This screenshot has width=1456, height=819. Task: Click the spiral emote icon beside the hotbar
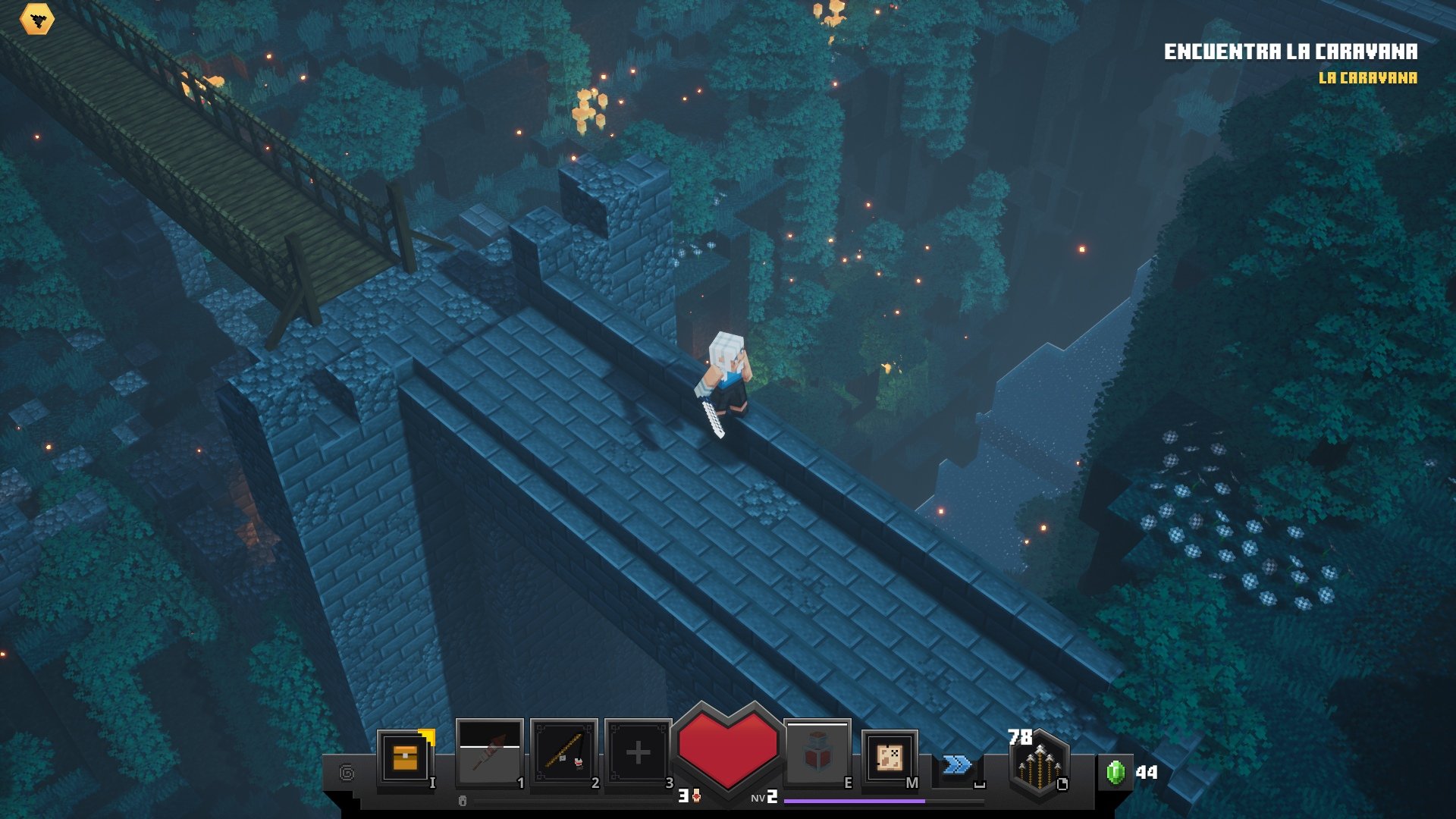click(347, 771)
